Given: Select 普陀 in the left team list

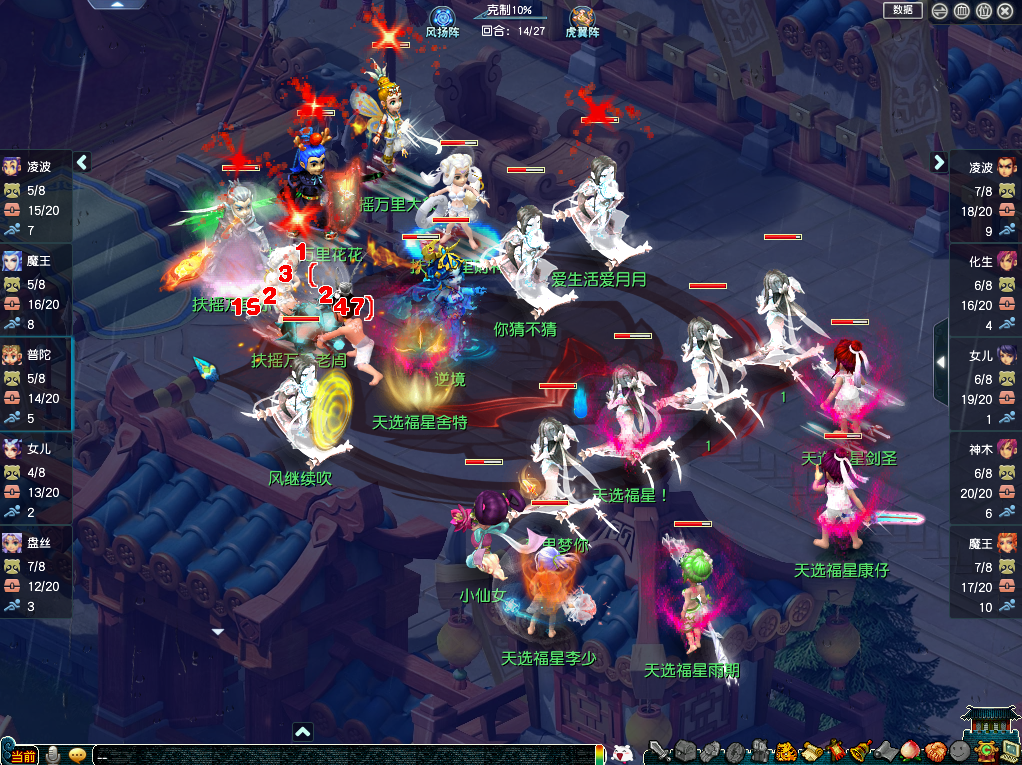Looking at the screenshot, I should (36, 353).
